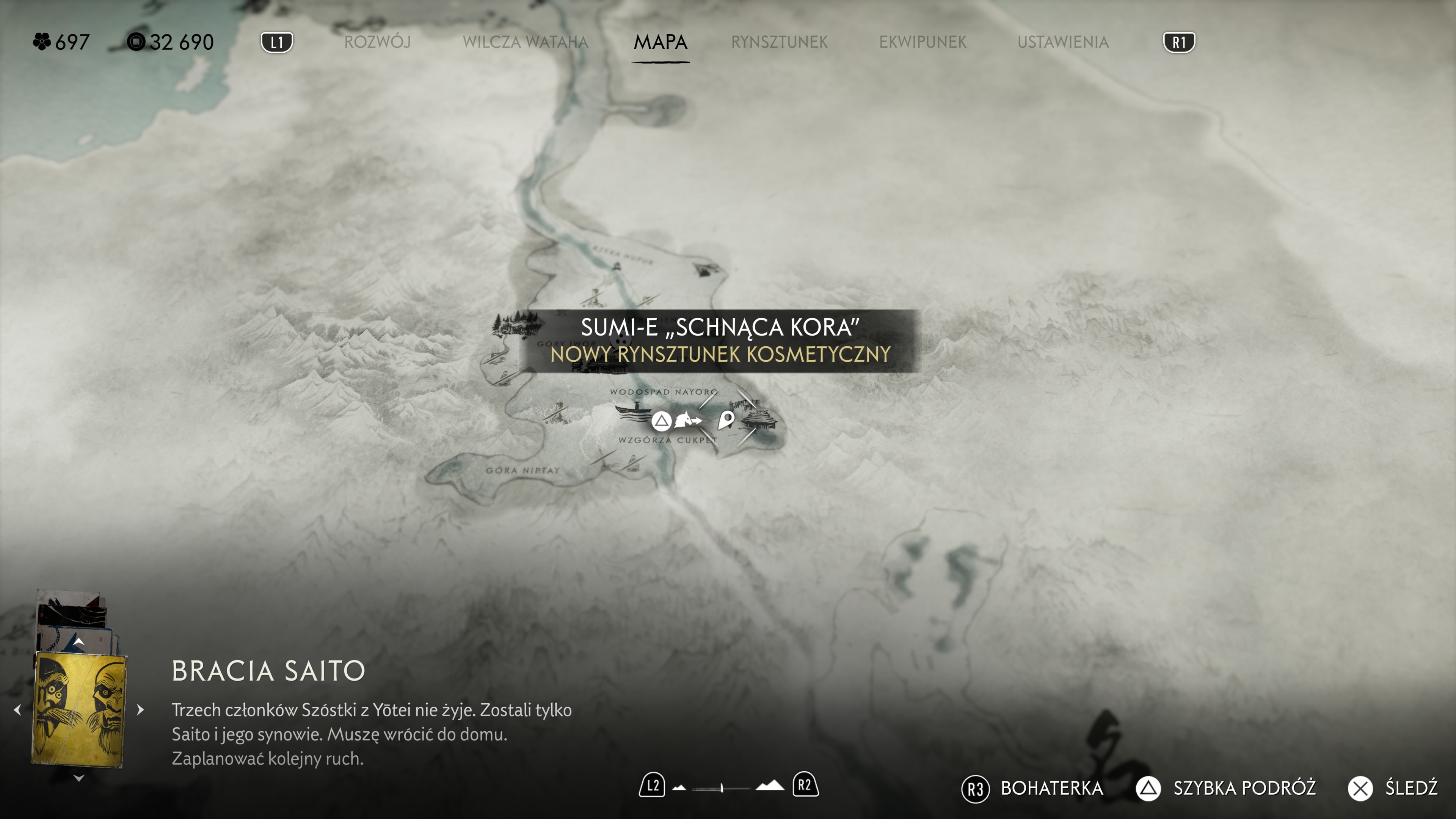
Task: Adjust the map zoom slider
Action: [x=722, y=788]
